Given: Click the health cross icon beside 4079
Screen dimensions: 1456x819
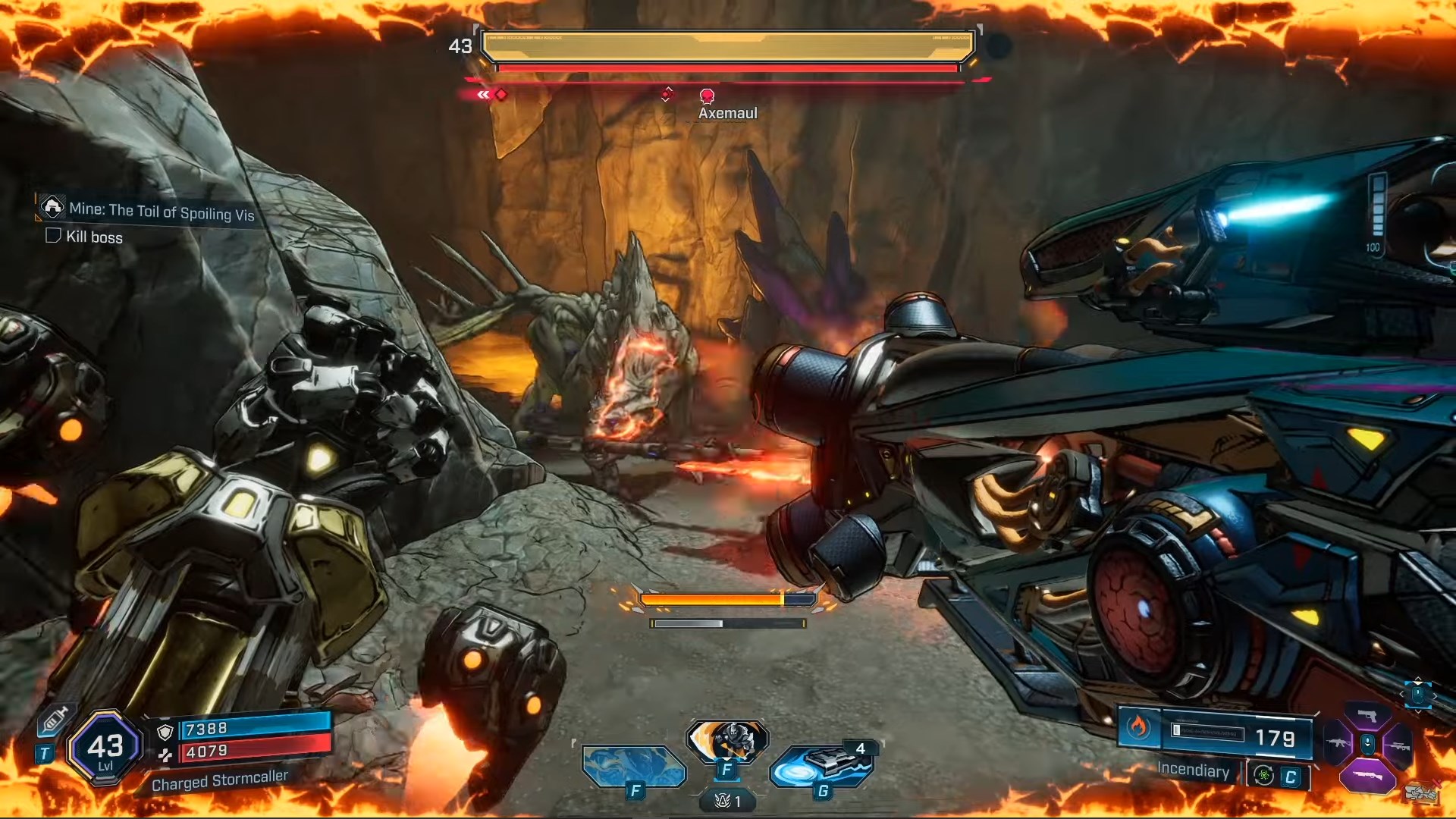Looking at the screenshot, I should tap(165, 755).
